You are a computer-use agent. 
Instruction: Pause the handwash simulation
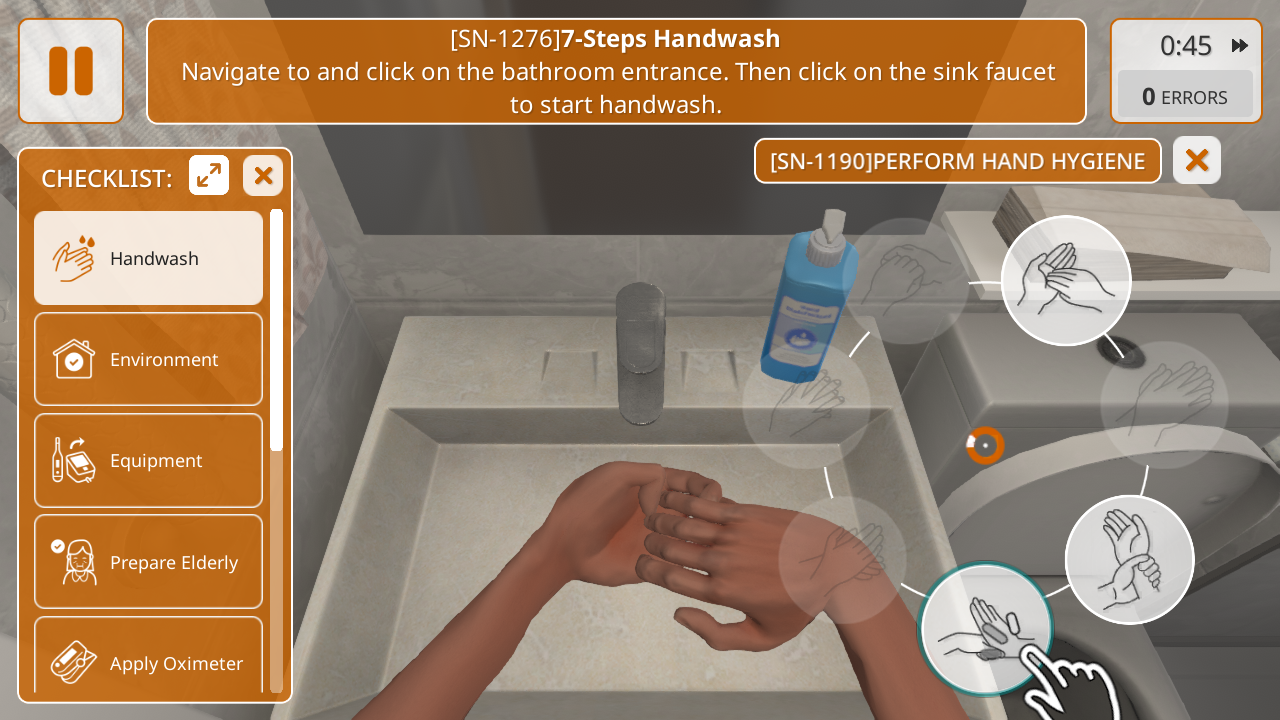(x=71, y=71)
